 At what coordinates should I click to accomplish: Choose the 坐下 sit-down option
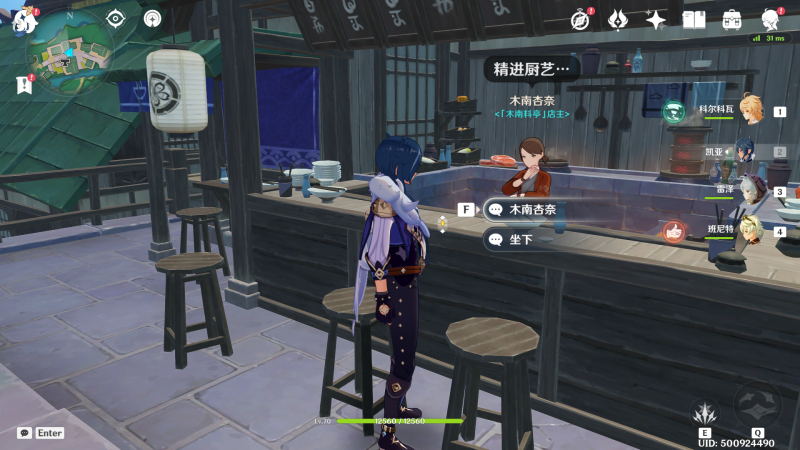(519, 239)
